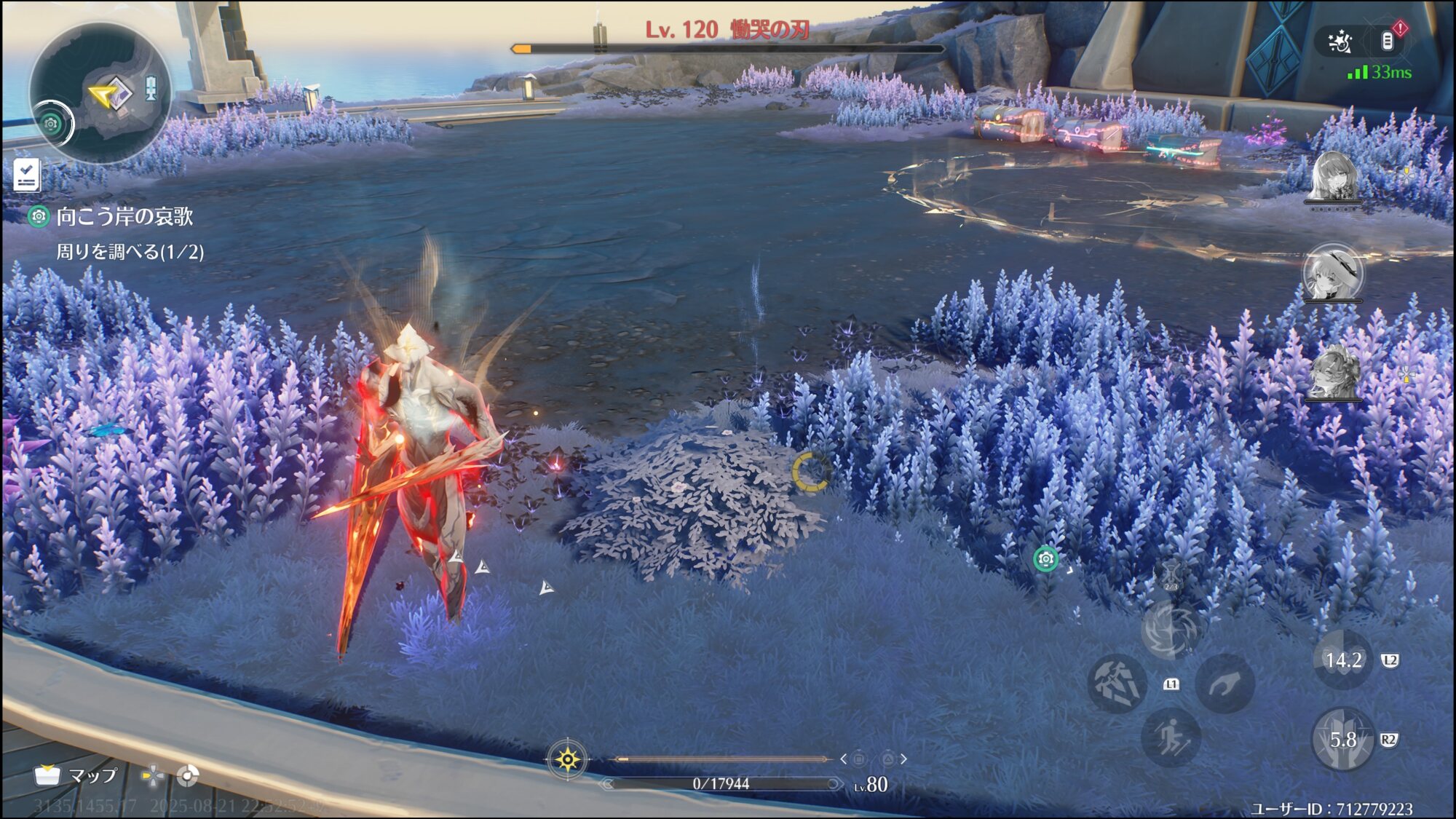Click the golden sun emblem beside the health bar
The image size is (1456, 819).
tap(567, 760)
